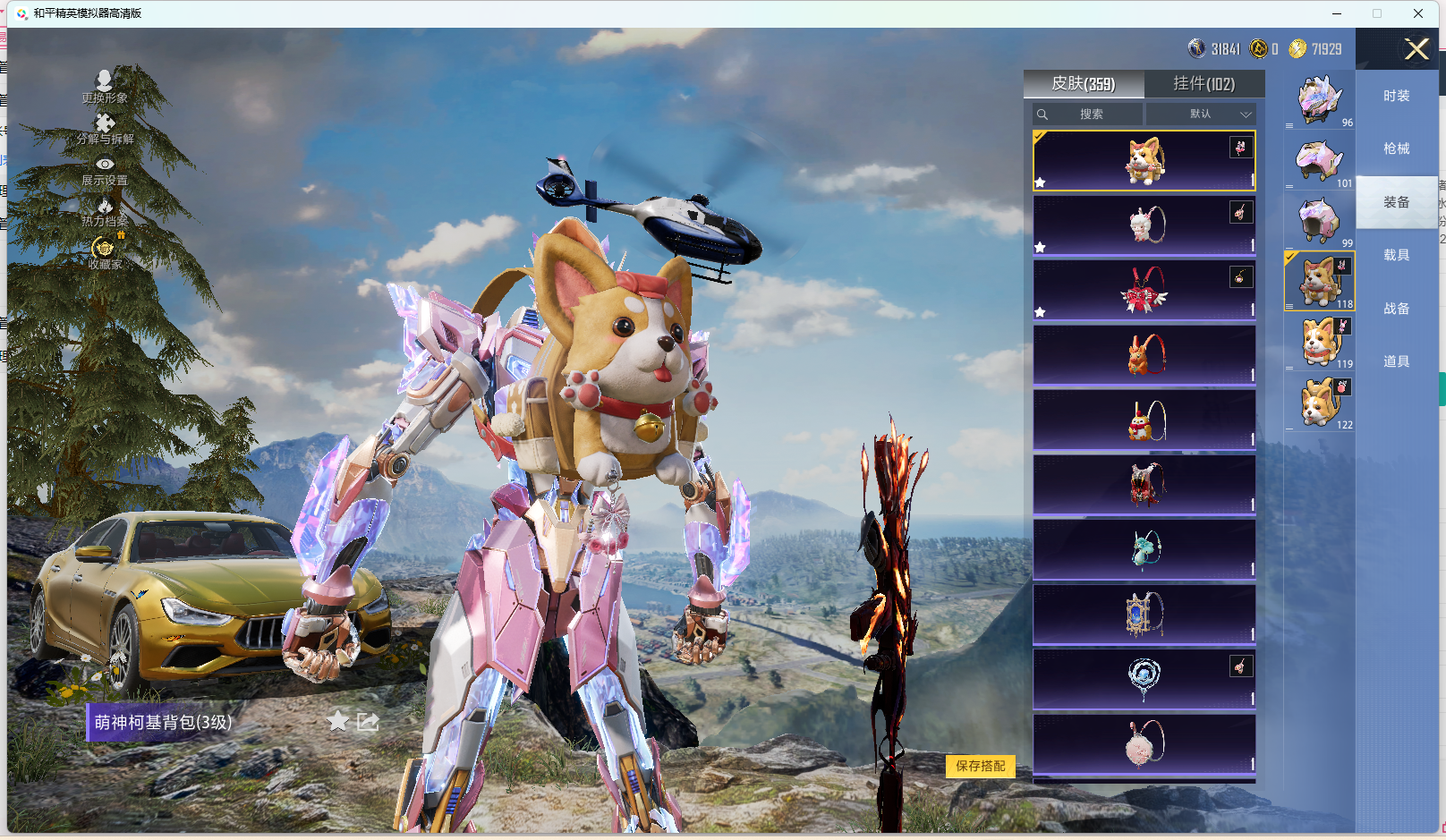
Task: Choose the 枪械 category
Action: tap(1396, 148)
